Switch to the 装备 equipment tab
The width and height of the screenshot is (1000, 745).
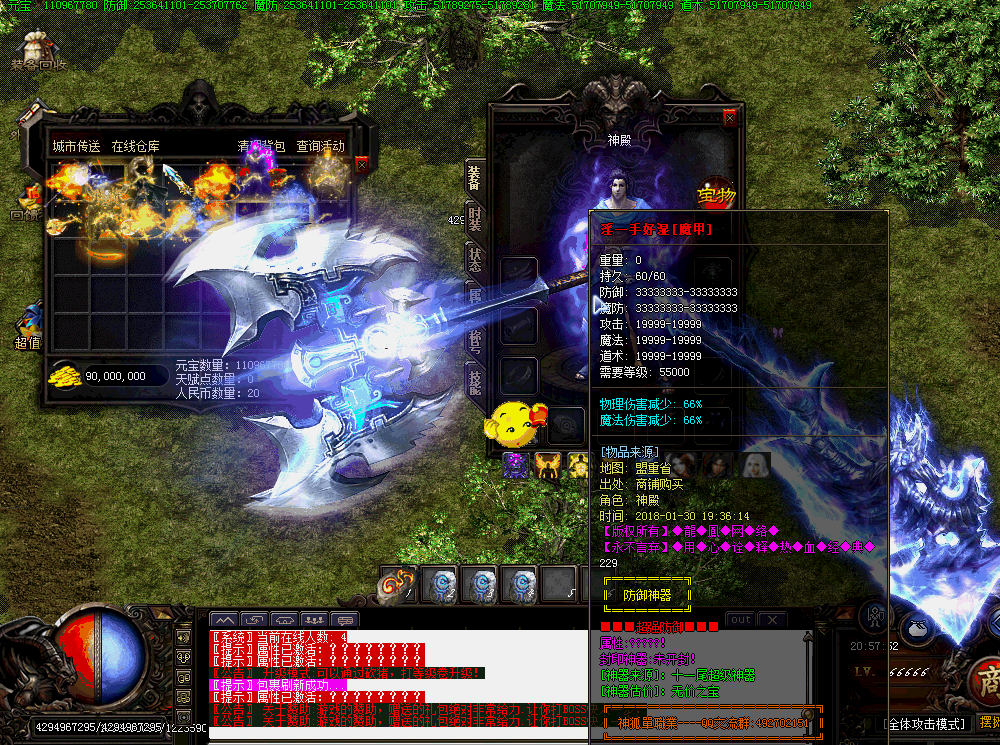pyautogui.click(x=474, y=179)
